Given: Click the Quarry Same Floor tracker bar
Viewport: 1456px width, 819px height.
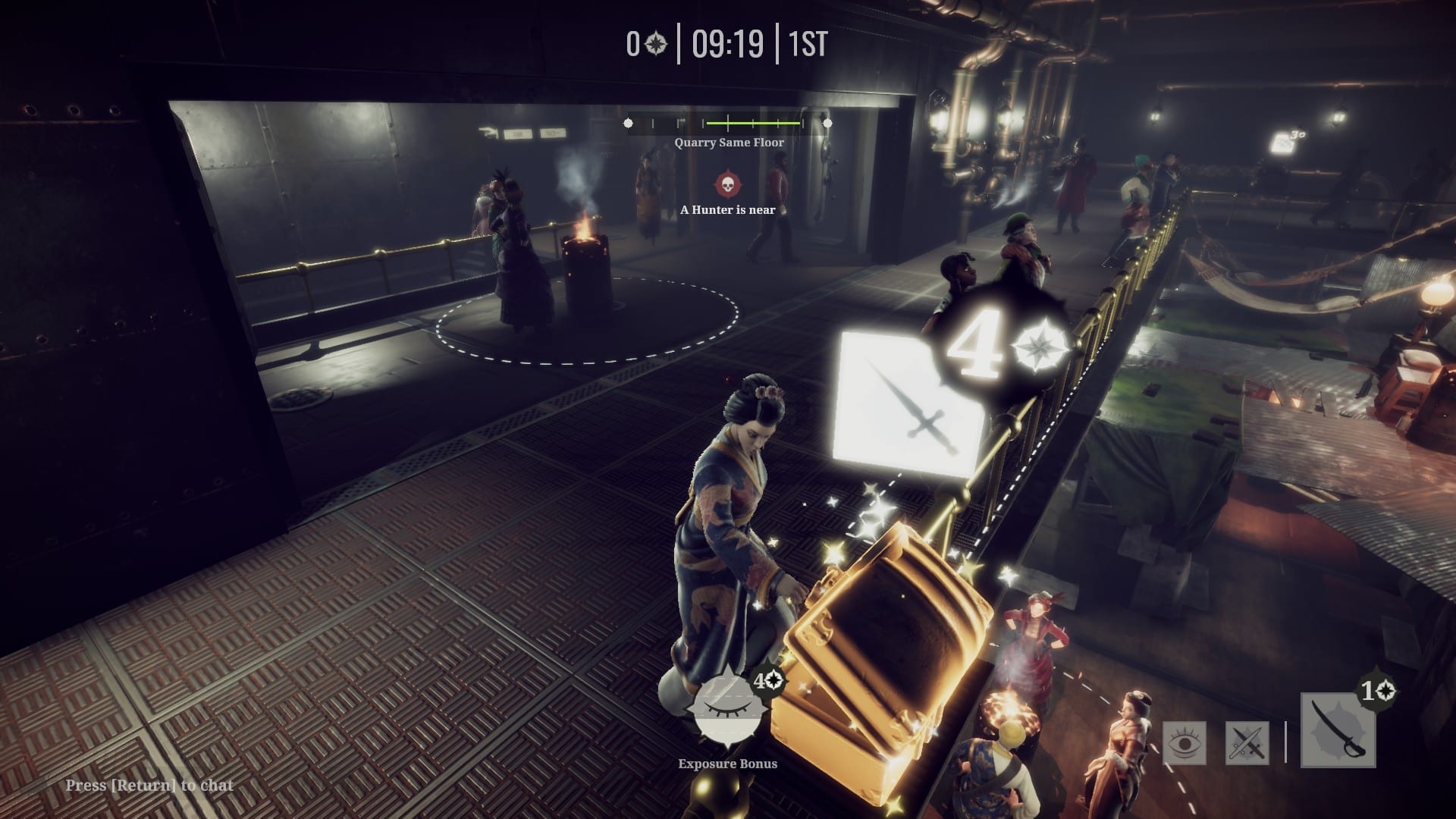Looking at the screenshot, I should pyautogui.click(x=727, y=123).
